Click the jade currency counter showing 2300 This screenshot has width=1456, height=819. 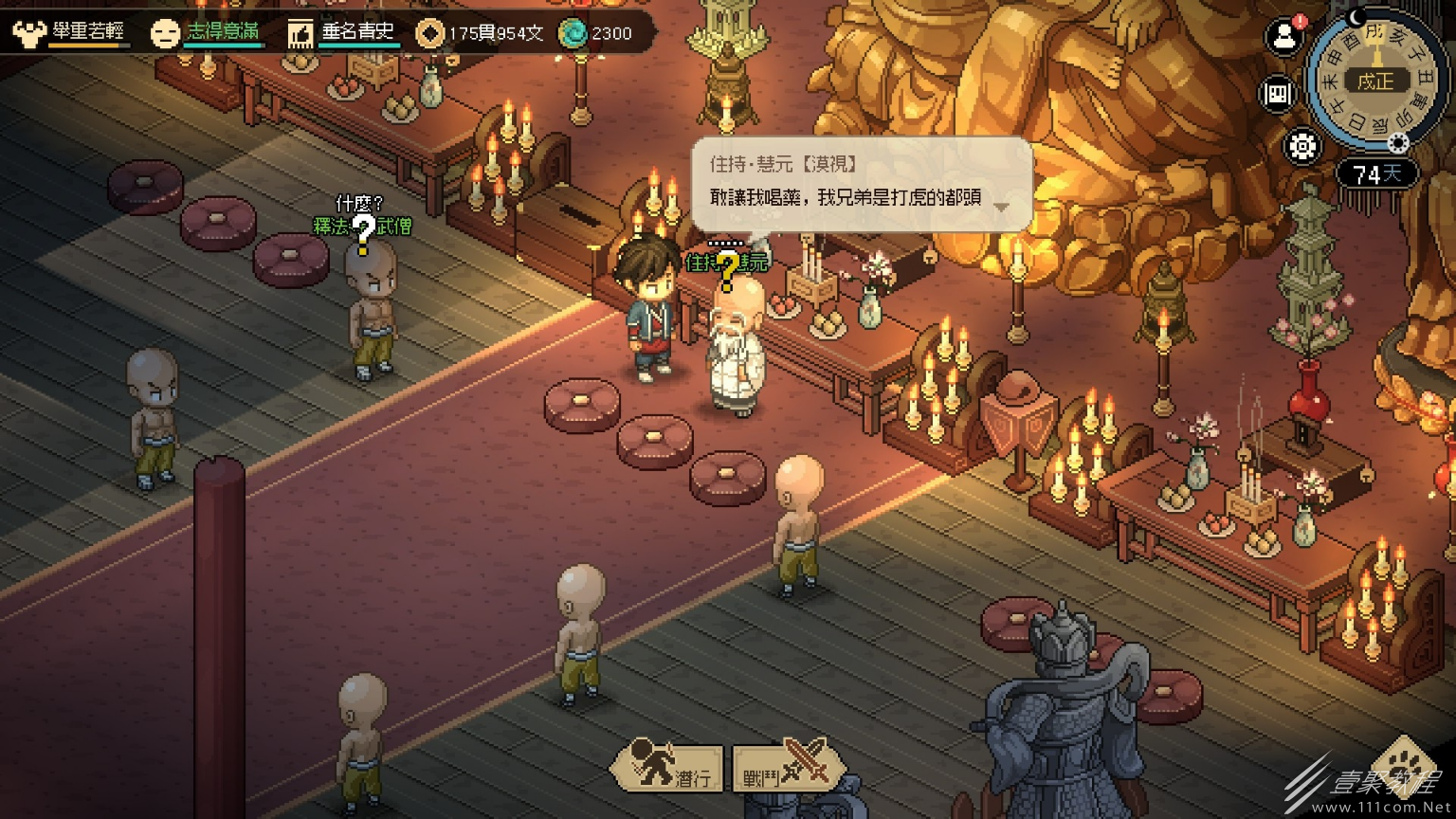click(x=597, y=34)
